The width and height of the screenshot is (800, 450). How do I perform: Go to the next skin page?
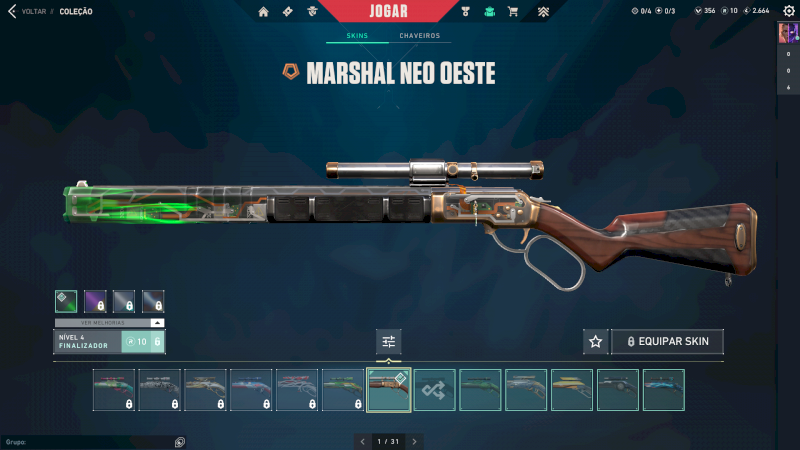414,441
